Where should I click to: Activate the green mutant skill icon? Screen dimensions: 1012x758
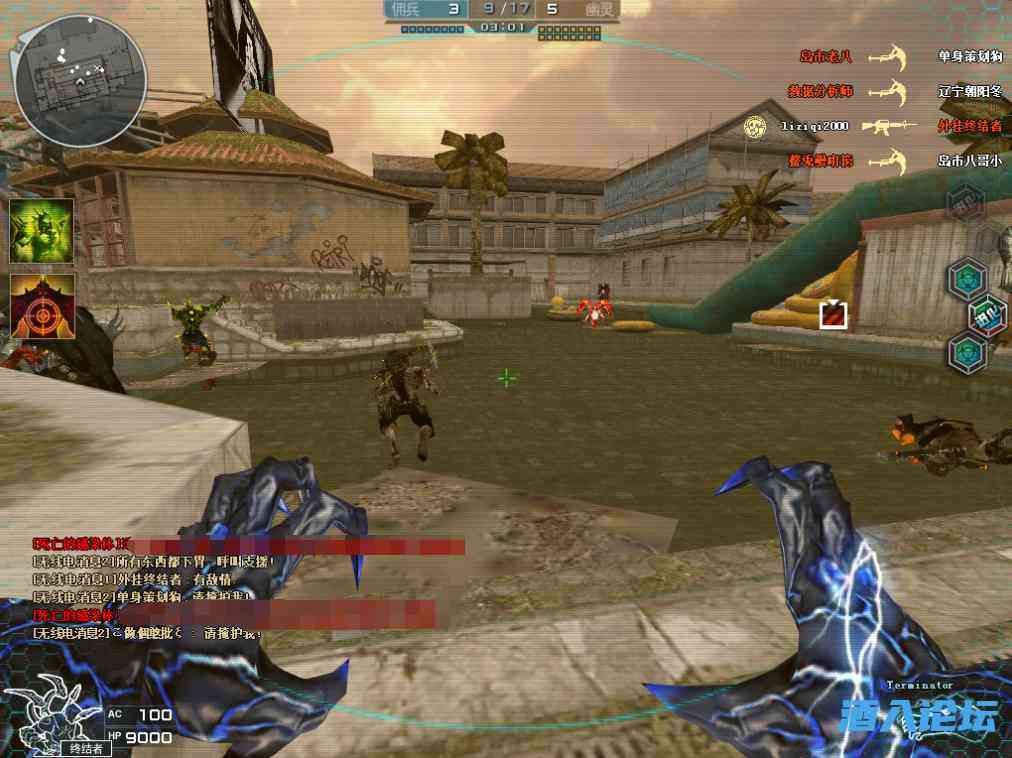[x=42, y=231]
